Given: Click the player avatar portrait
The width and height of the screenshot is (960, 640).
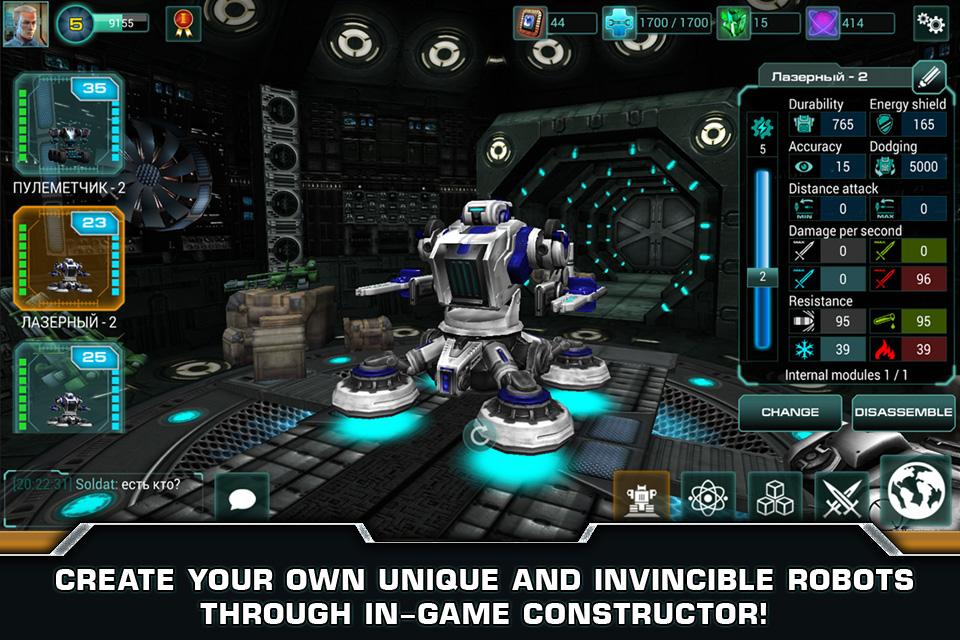Looking at the screenshot, I should coord(25,23).
